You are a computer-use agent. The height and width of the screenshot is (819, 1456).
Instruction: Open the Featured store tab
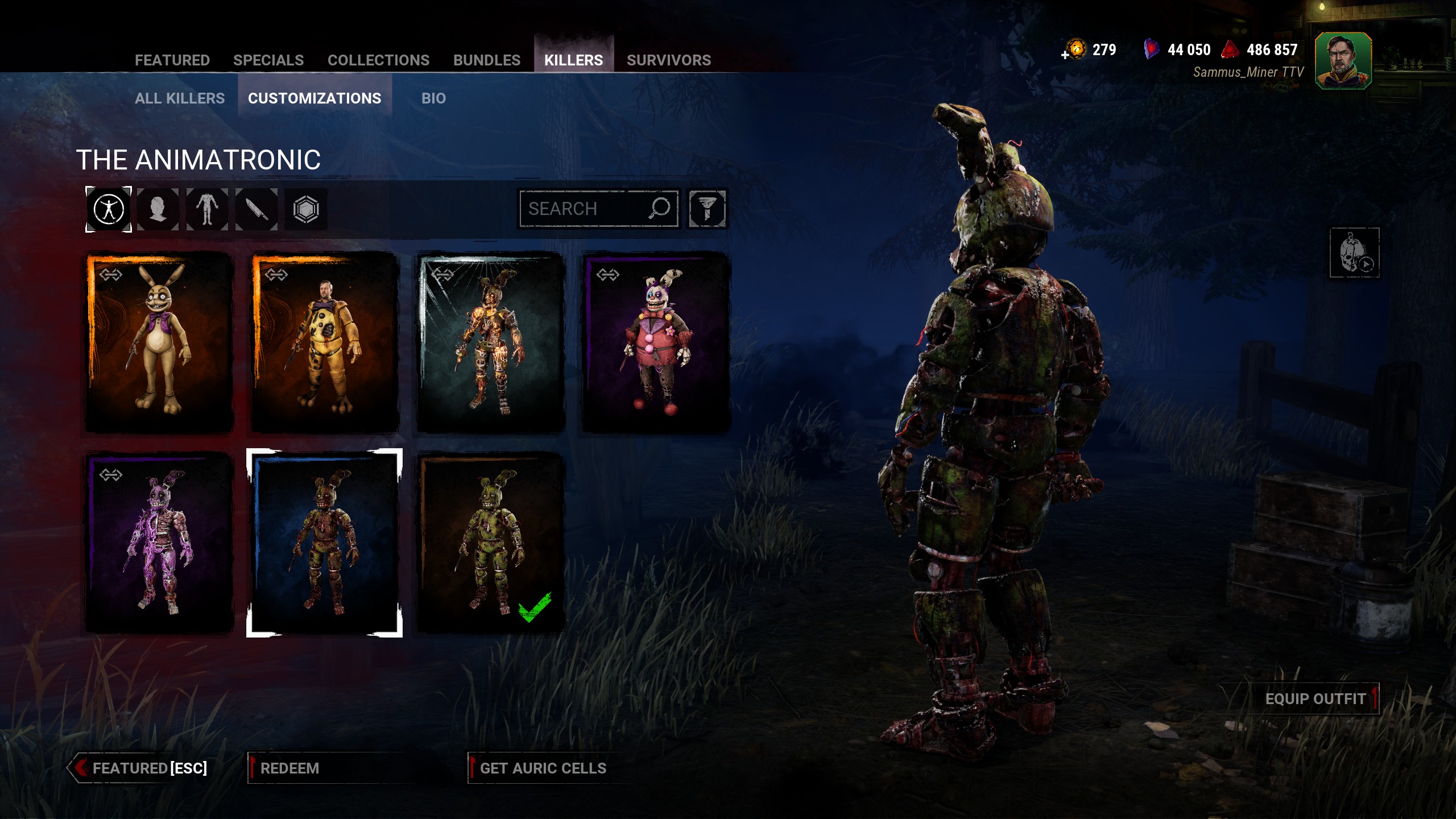tap(172, 60)
